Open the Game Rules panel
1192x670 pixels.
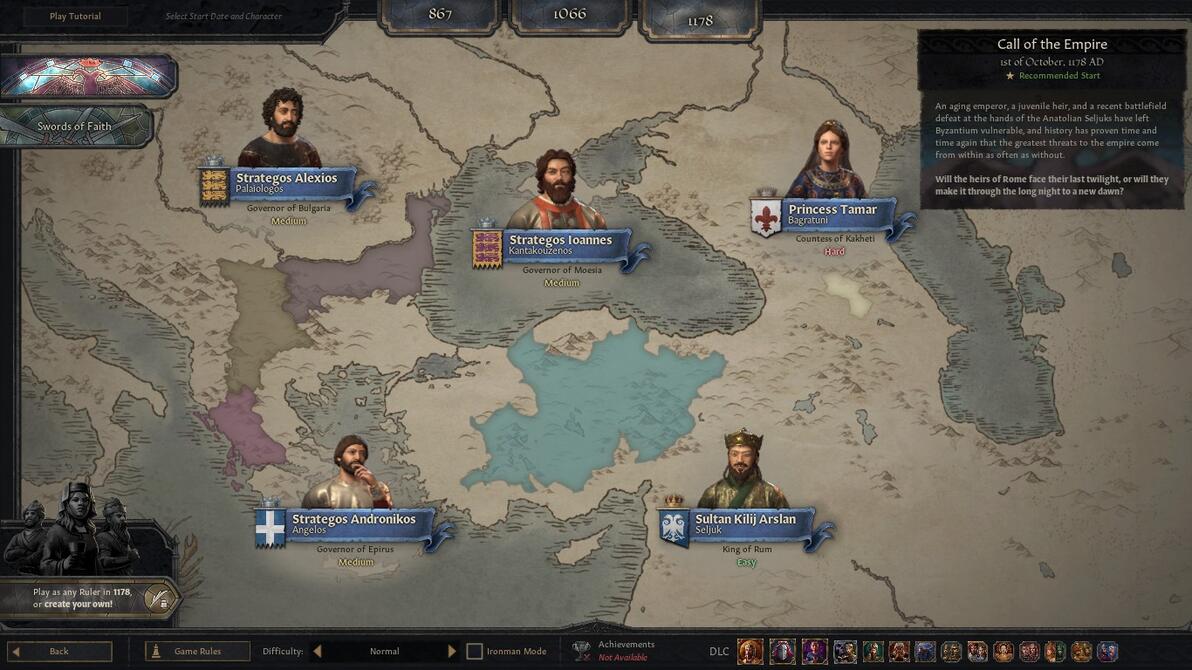click(x=197, y=651)
